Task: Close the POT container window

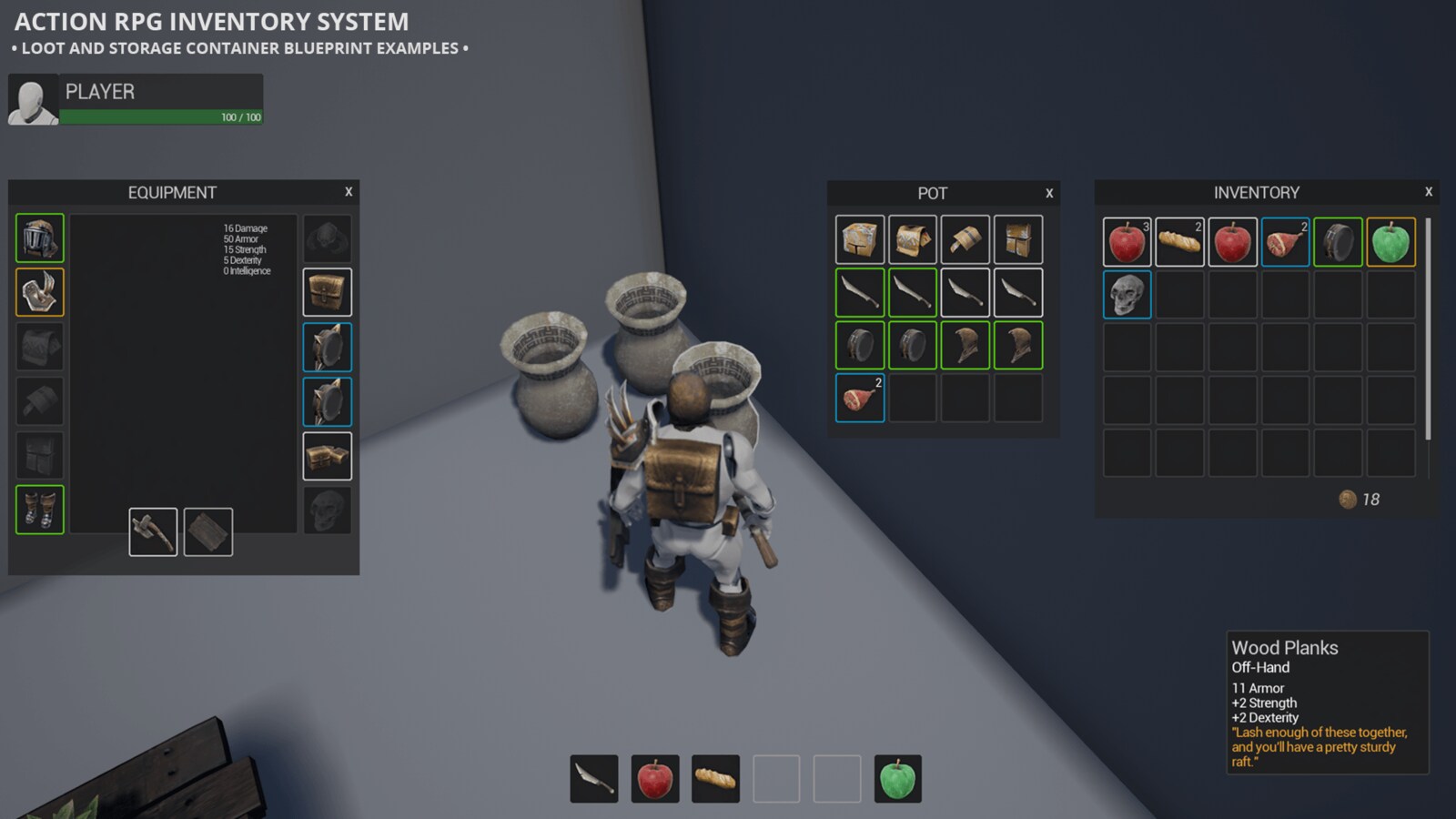Action: click(1048, 194)
